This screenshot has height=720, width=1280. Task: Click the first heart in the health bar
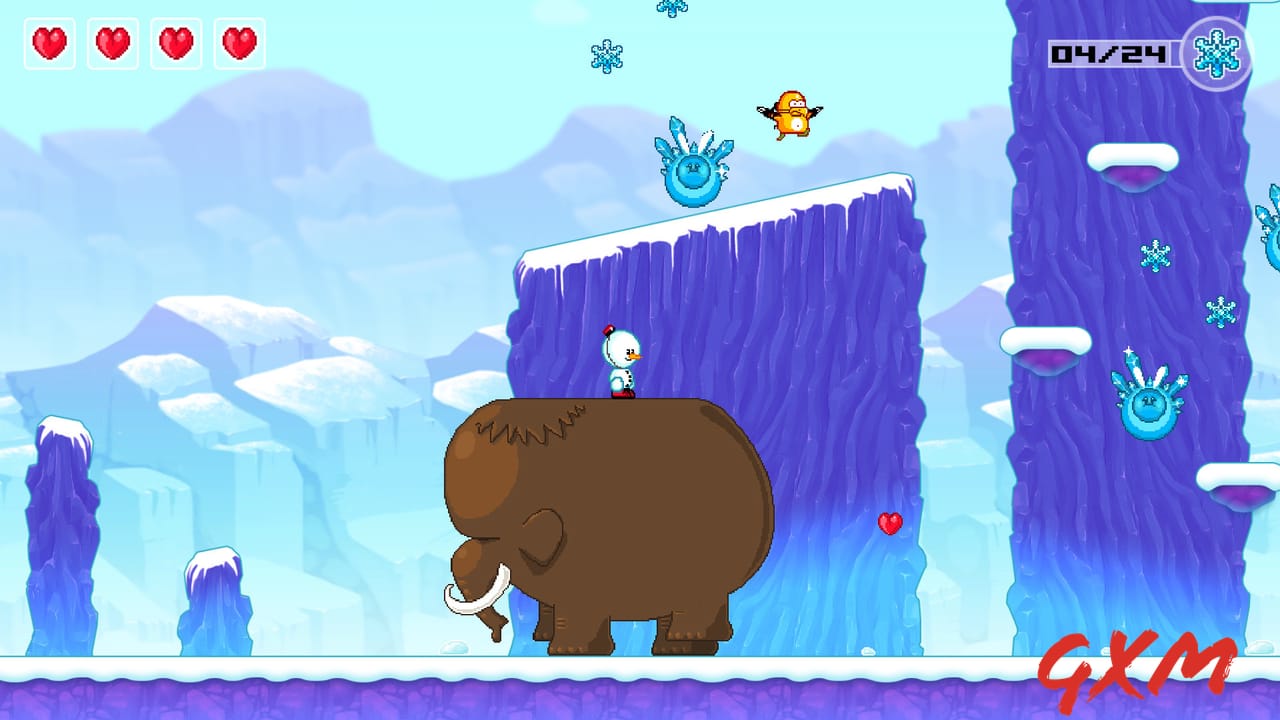click(49, 44)
